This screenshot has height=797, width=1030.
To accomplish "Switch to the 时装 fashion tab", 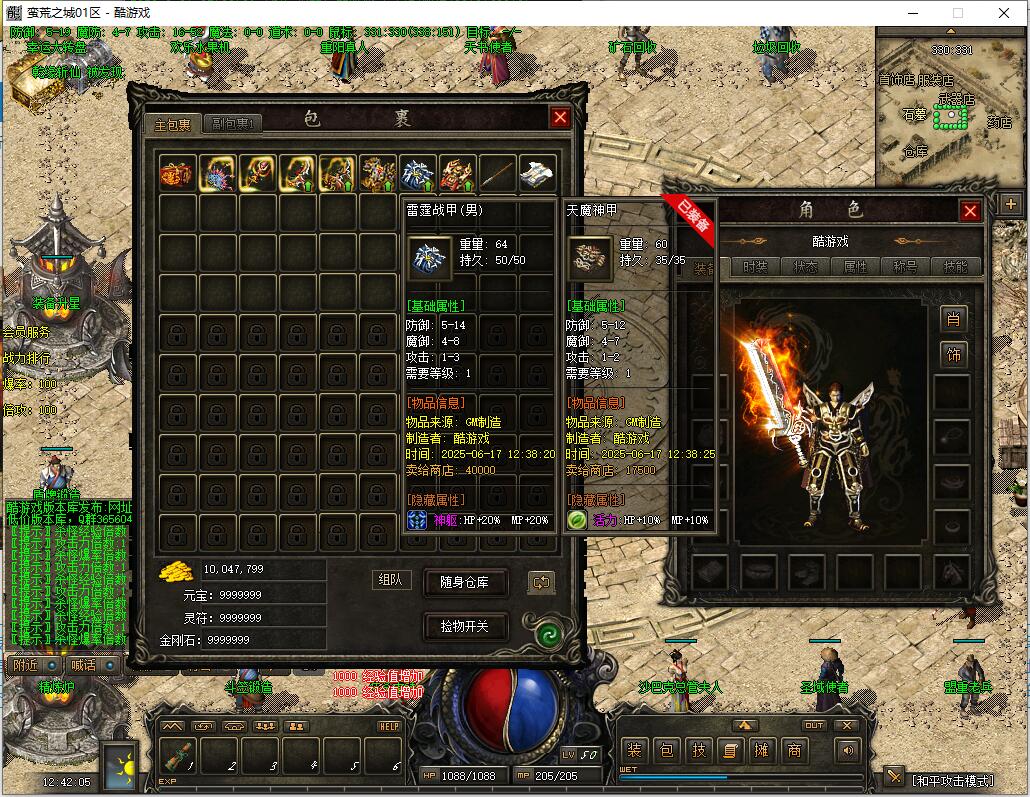I will pos(757,267).
